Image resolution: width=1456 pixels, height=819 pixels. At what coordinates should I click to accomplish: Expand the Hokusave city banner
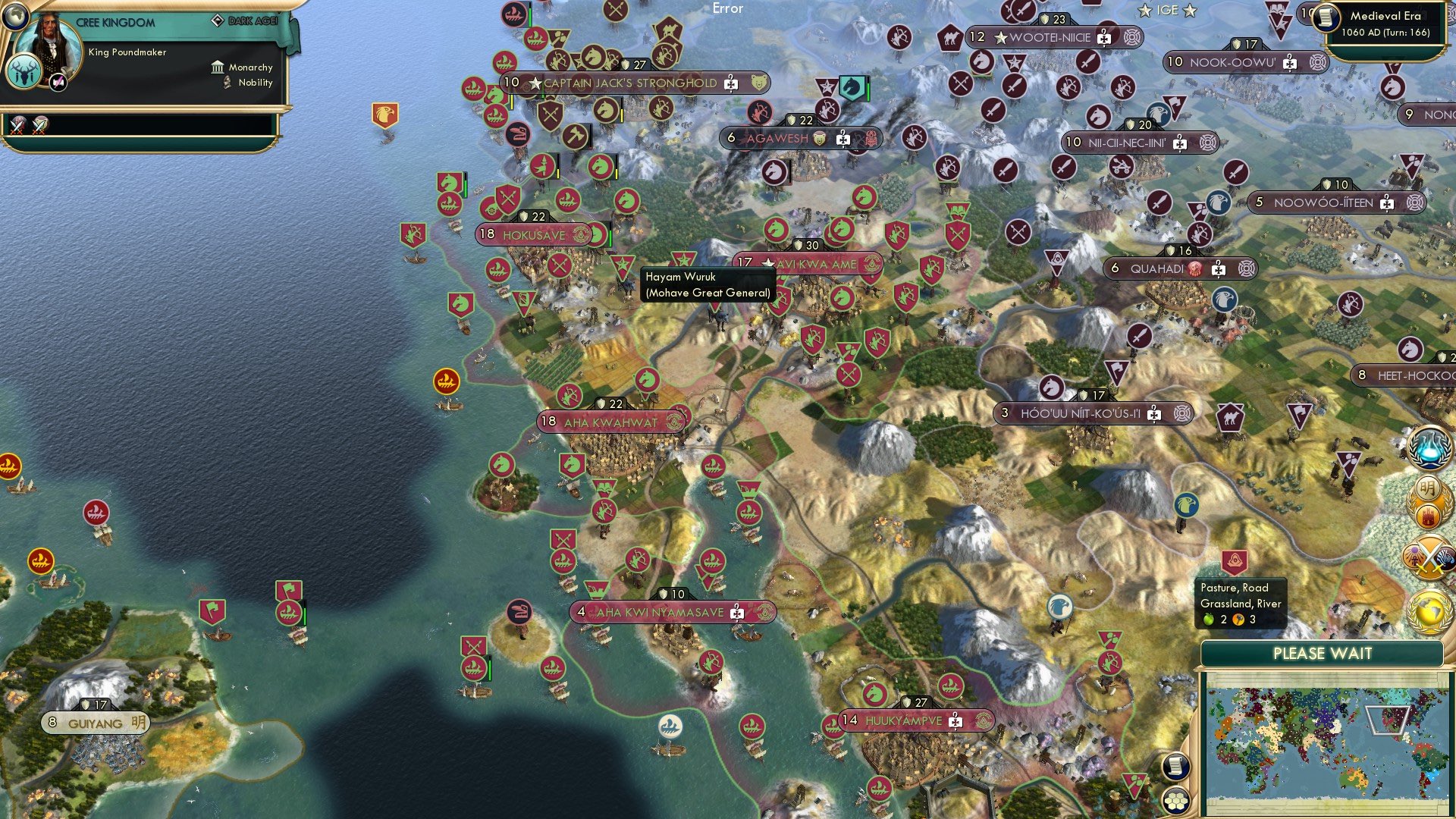pos(534,235)
